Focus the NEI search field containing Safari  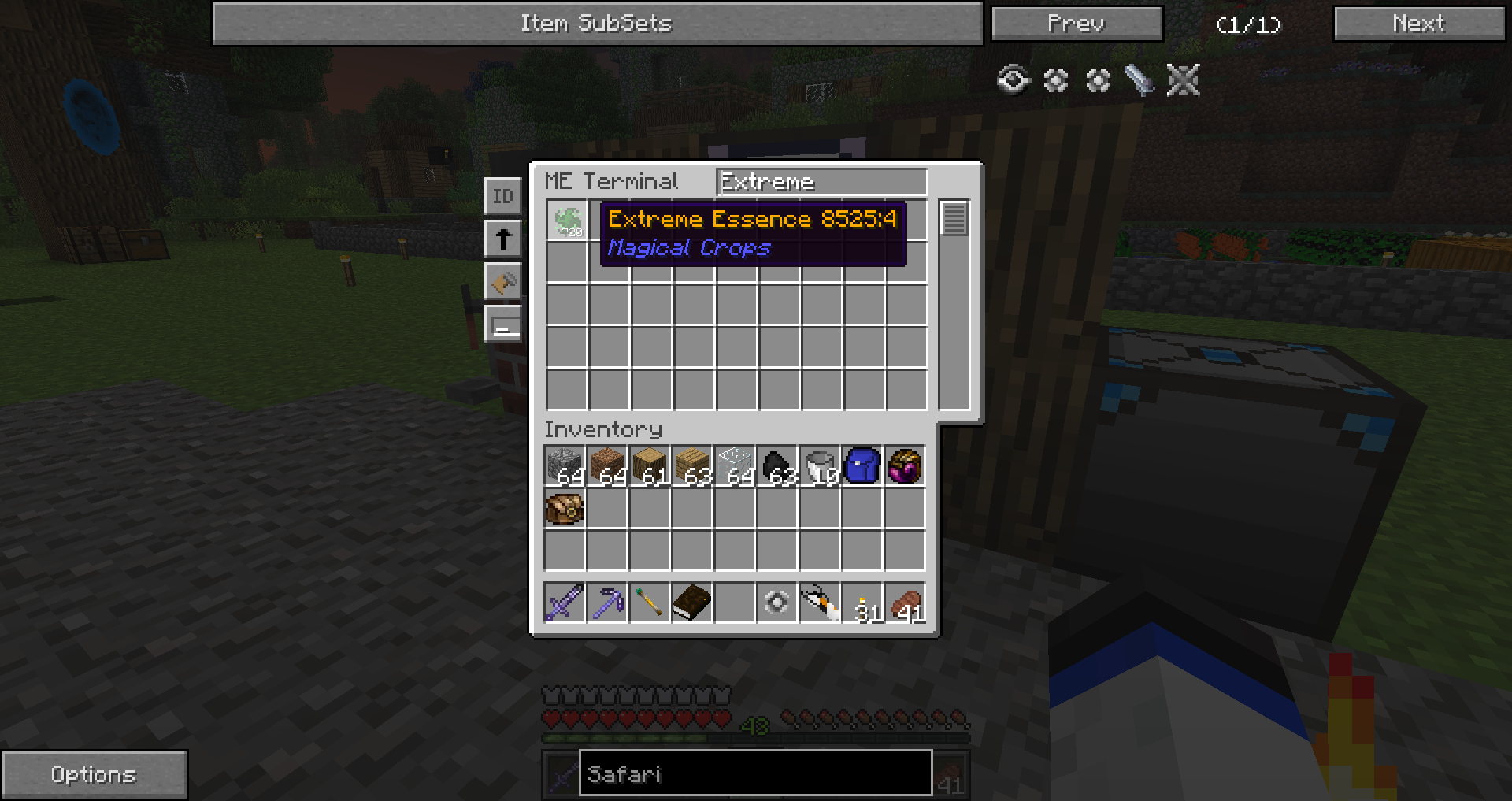pyautogui.click(x=755, y=773)
